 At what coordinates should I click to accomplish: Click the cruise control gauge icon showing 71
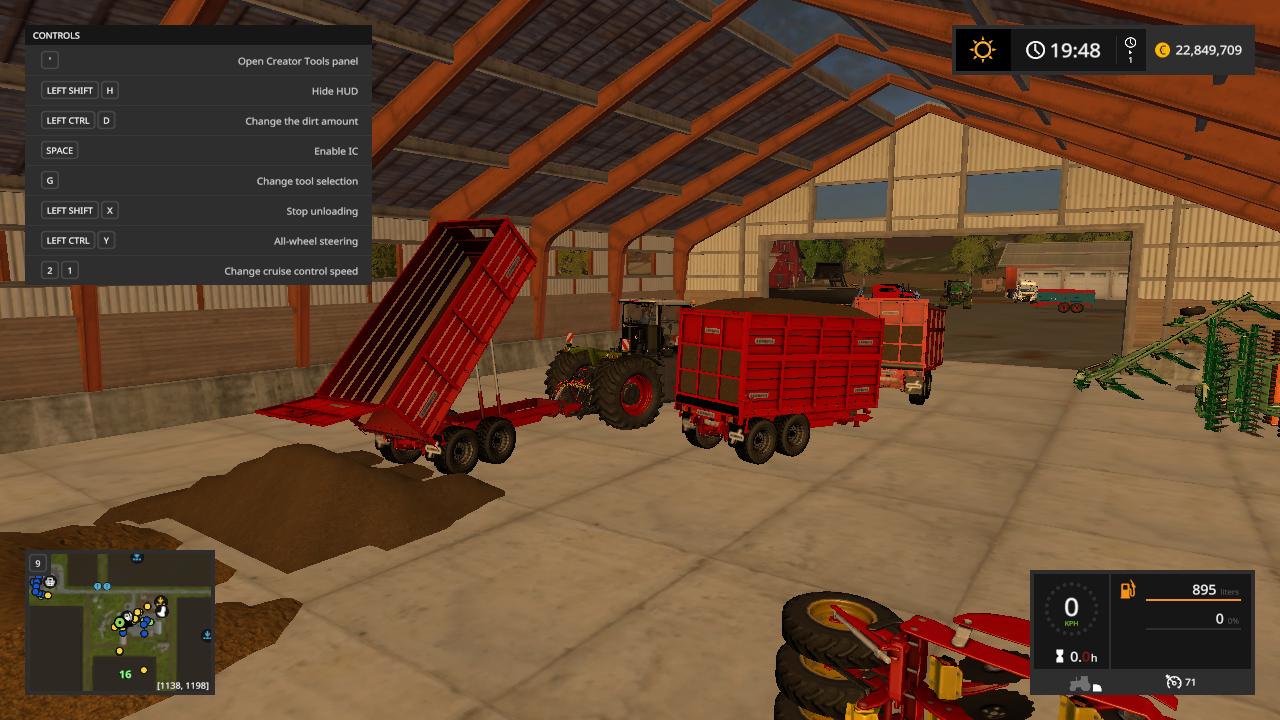pyautogui.click(x=1174, y=681)
